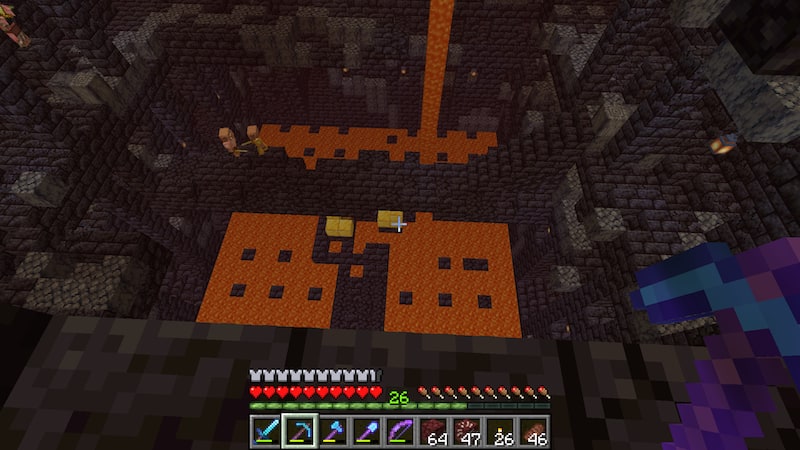
Task: Equip the enchanted bow from the hotbar
Action: (401, 431)
